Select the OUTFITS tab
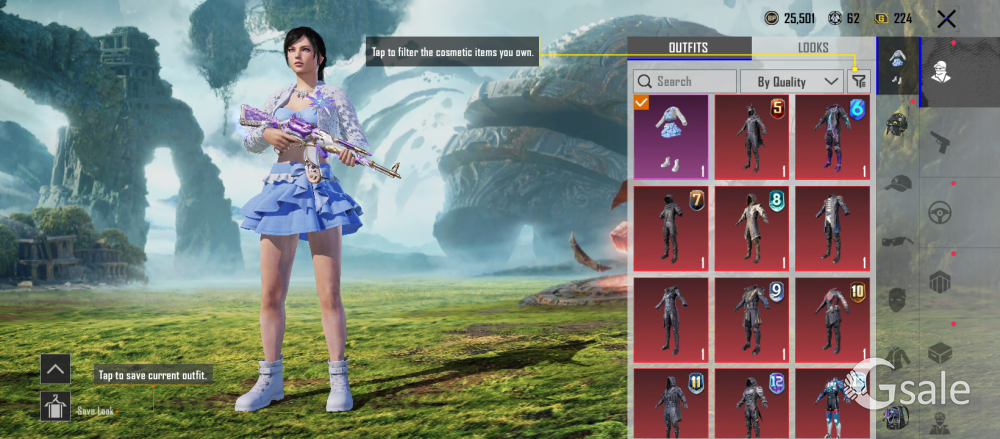This screenshot has height=439, width=1000. [x=688, y=48]
